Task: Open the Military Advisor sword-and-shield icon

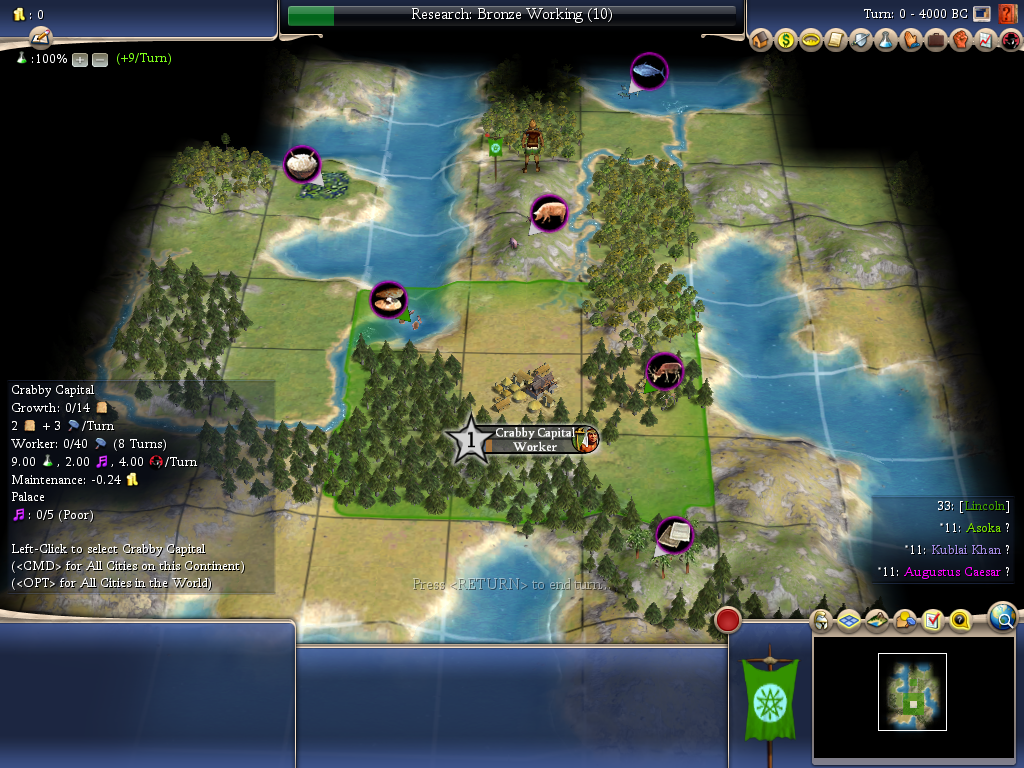Action: pyautogui.click(x=861, y=41)
